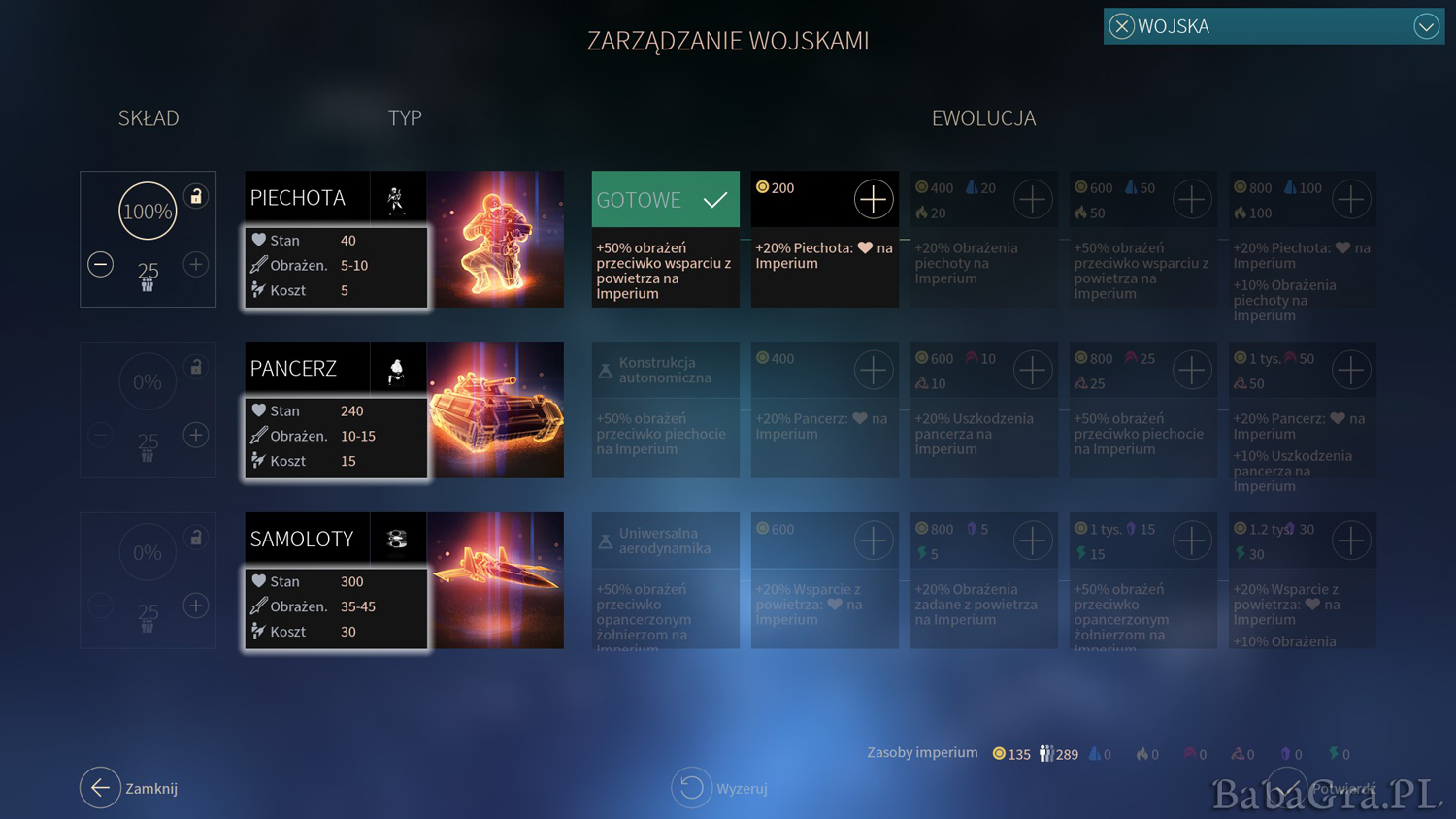
Task: Select the Pancerz tank portrait
Action: [x=496, y=409]
